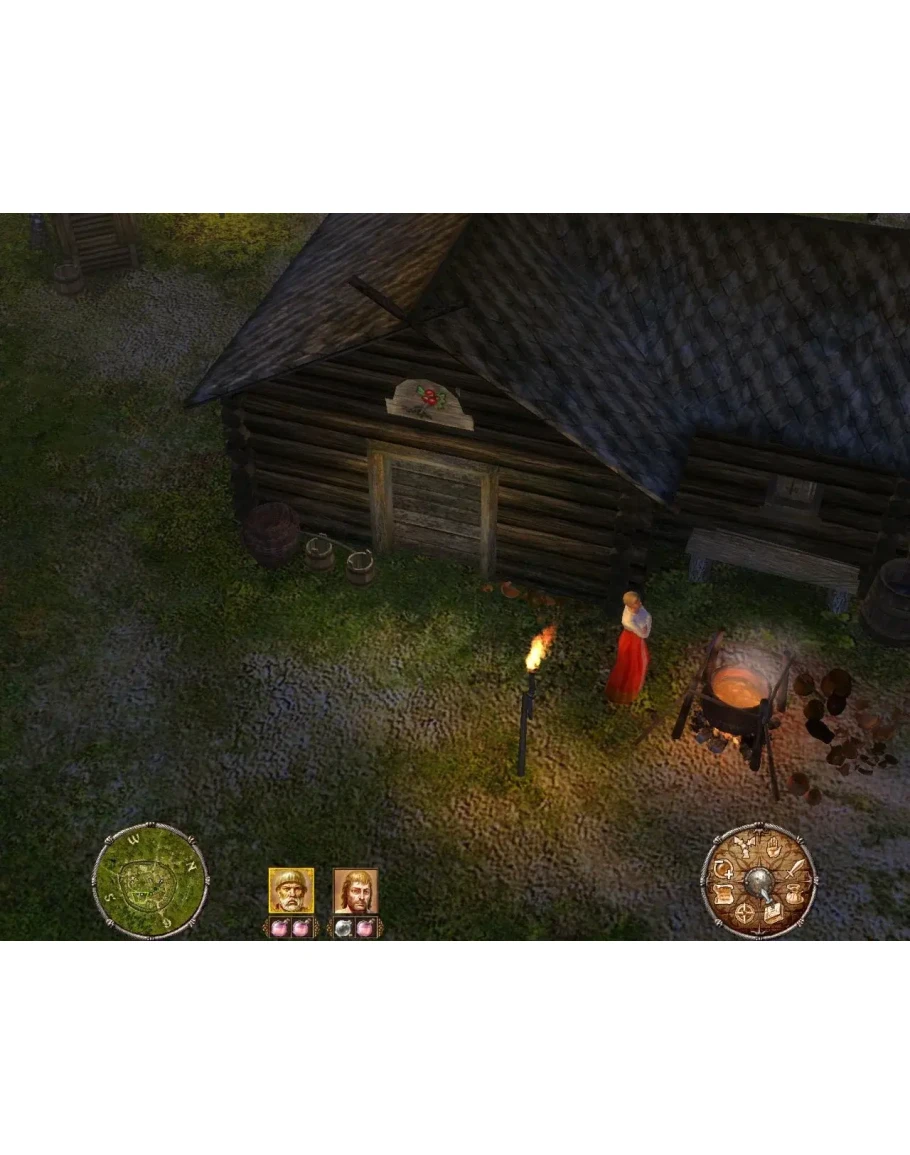Select the bearded helmeted hero portrait
Image resolution: width=910 pixels, height=1155 pixels.
[x=291, y=890]
